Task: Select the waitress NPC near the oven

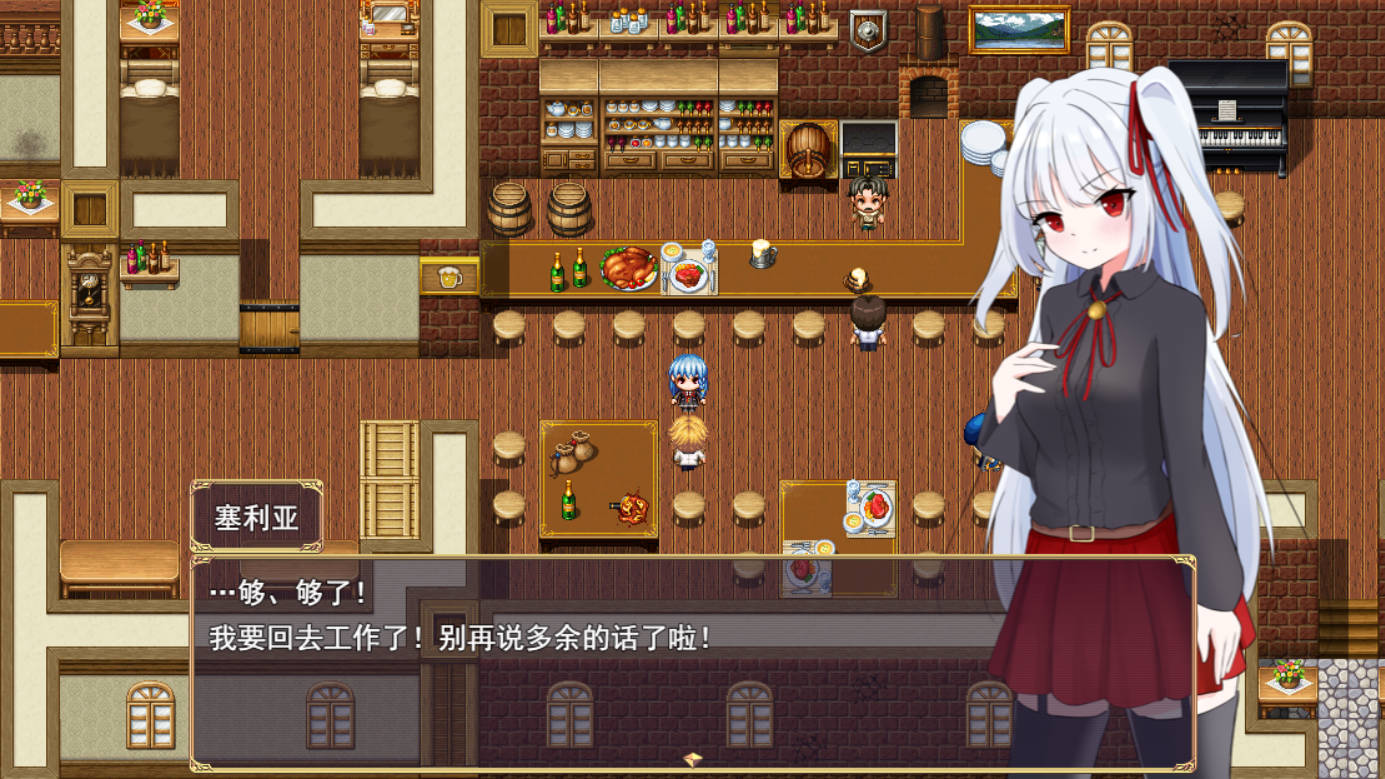Action: [869, 205]
